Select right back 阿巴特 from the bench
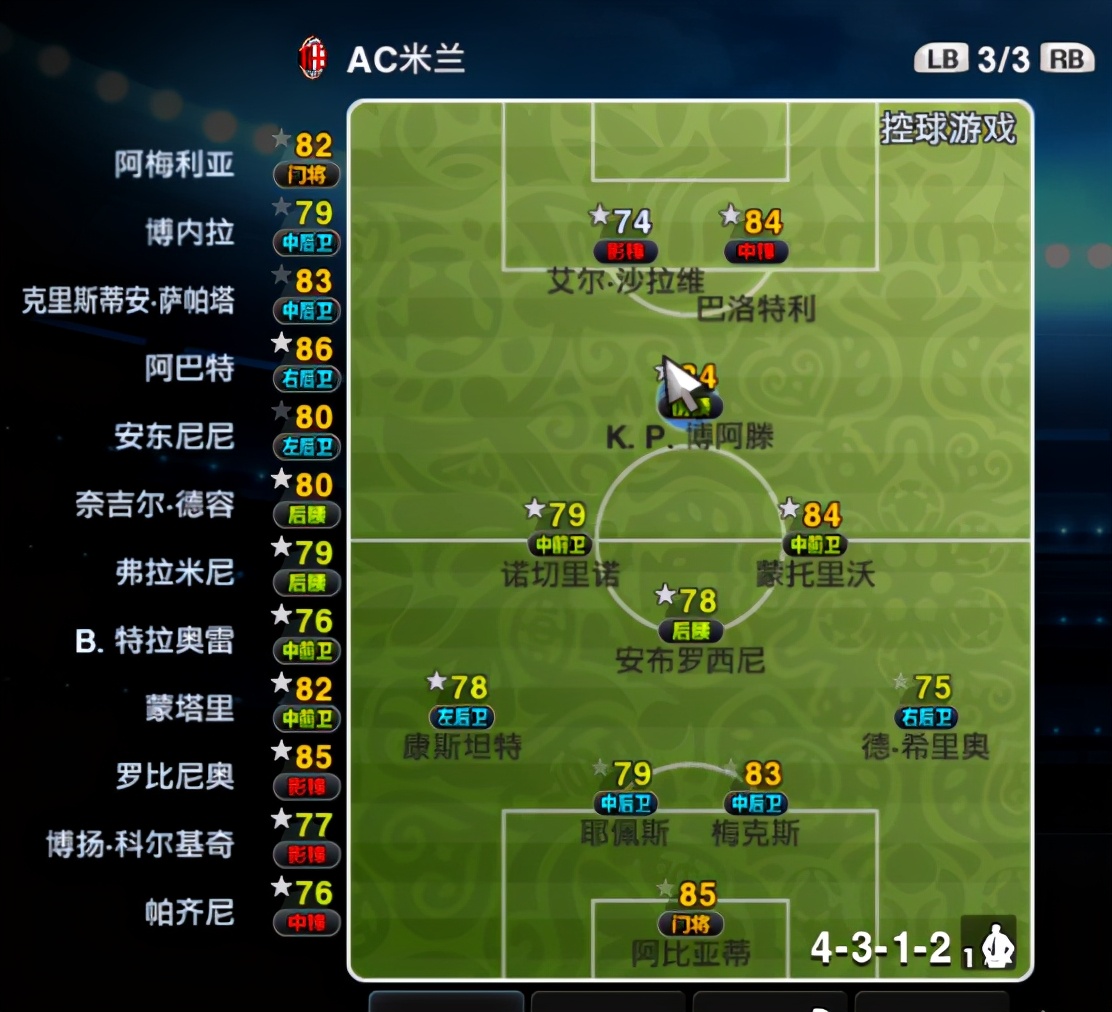The width and height of the screenshot is (1112, 1012). click(190, 369)
